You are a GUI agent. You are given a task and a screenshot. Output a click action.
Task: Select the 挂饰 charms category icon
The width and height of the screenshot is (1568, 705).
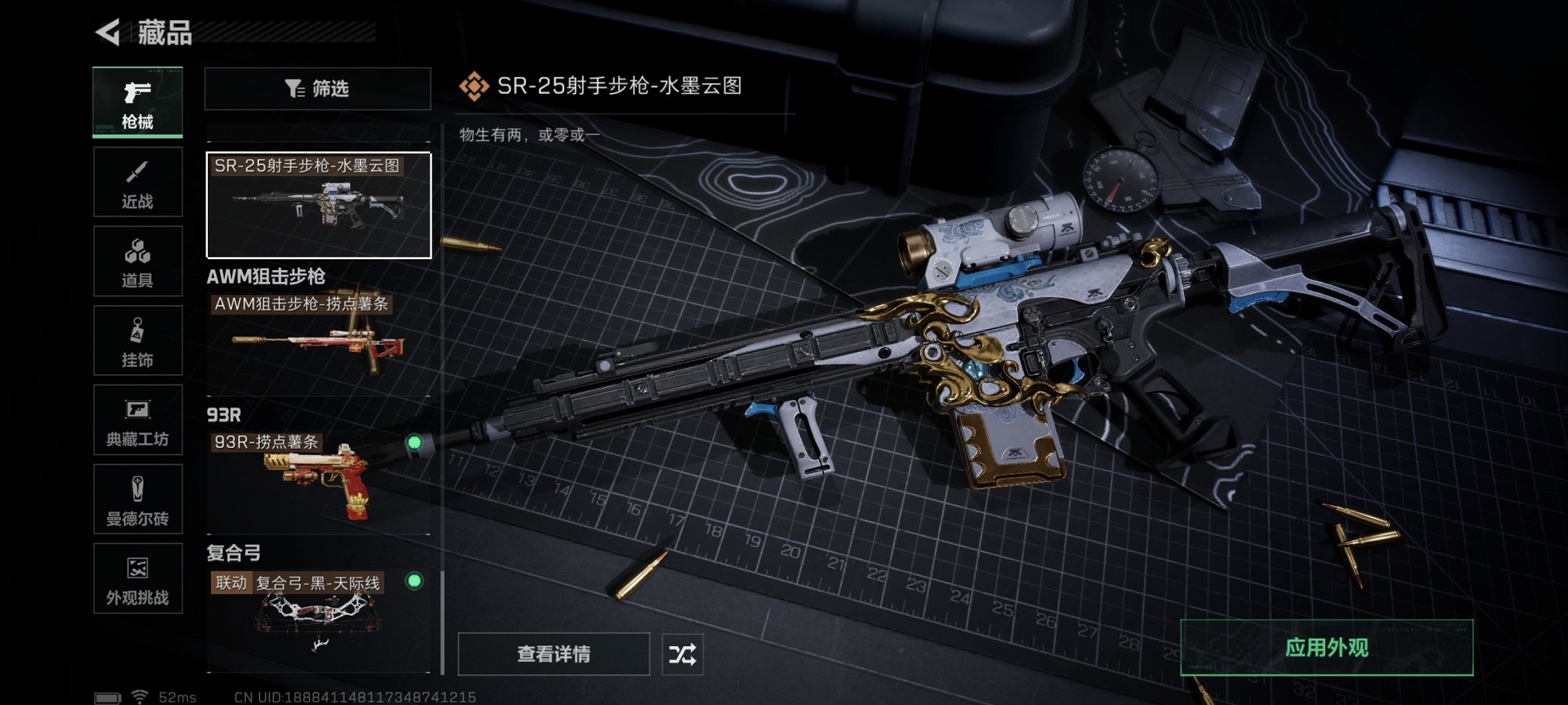click(x=137, y=339)
